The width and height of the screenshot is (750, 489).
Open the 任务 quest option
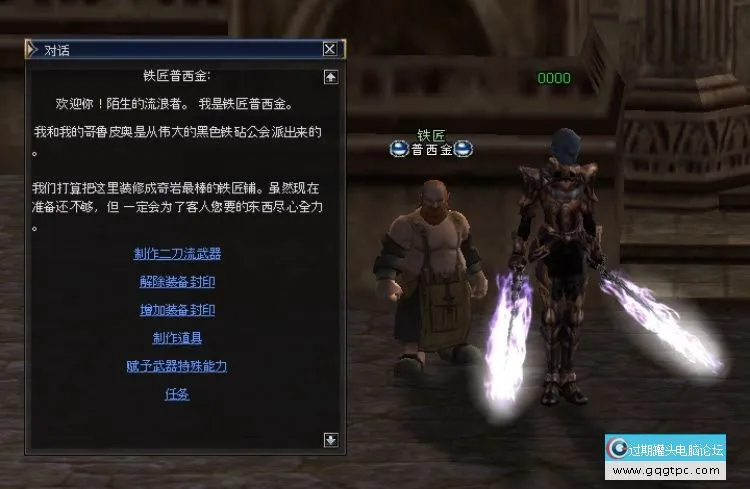tap(177, 394)
